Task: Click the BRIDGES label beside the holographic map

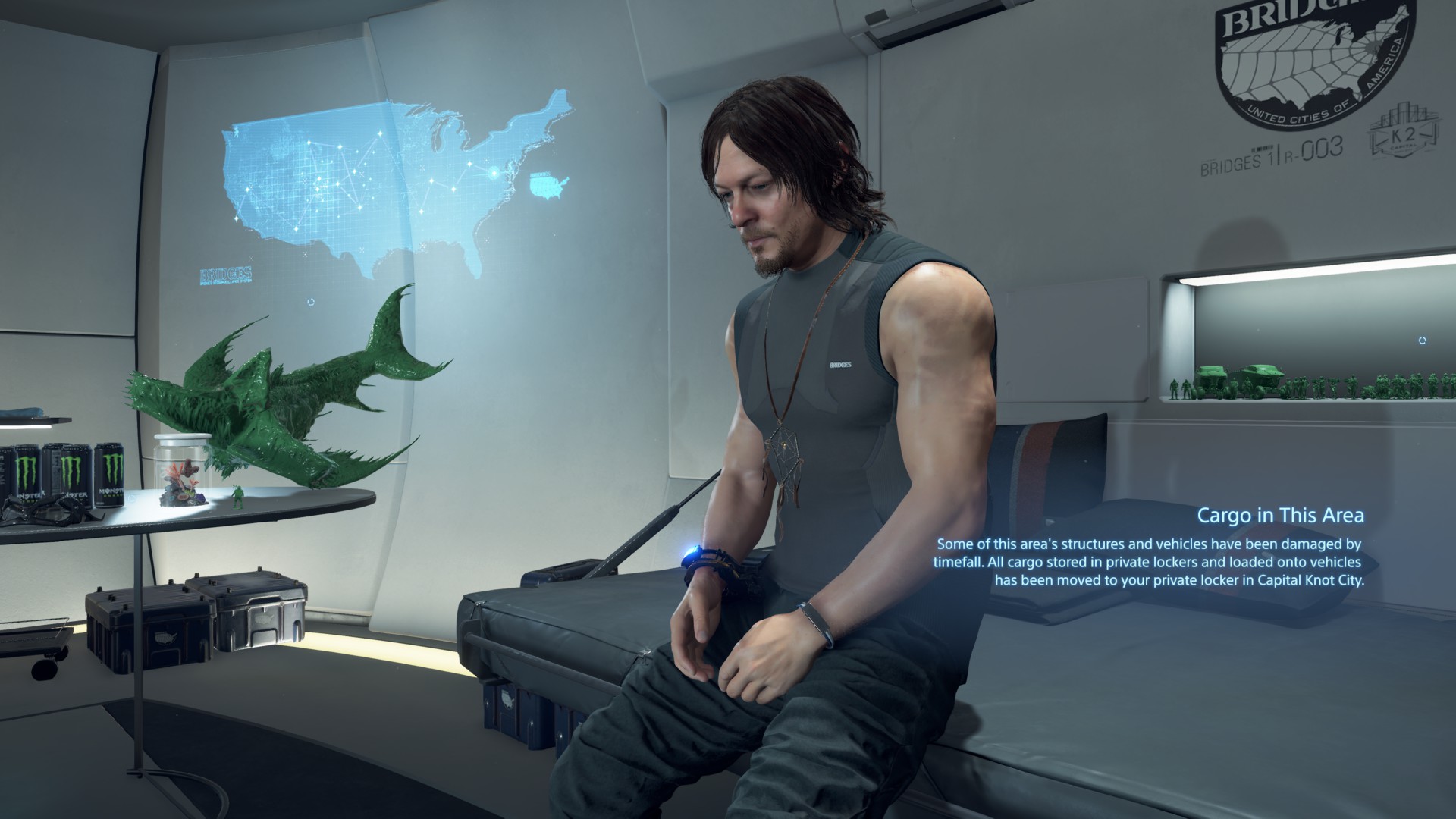Action: (227, 273)
